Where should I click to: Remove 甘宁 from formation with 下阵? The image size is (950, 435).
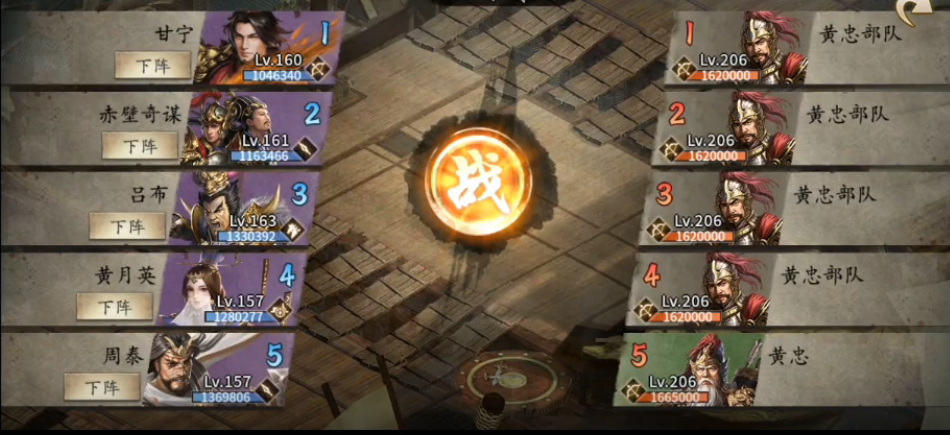(152, 65)
